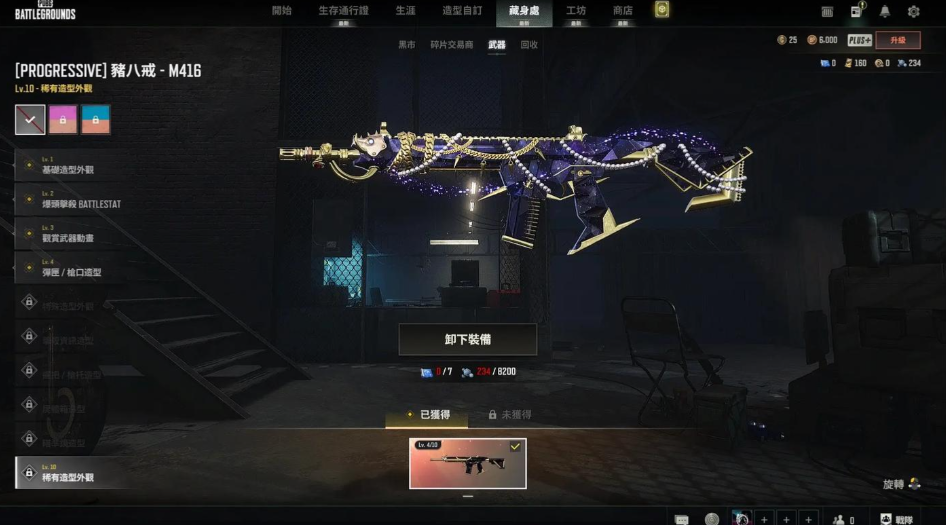Open the 商店 (Store) tab
Viewport: 946px width, 525px height.
622,11
